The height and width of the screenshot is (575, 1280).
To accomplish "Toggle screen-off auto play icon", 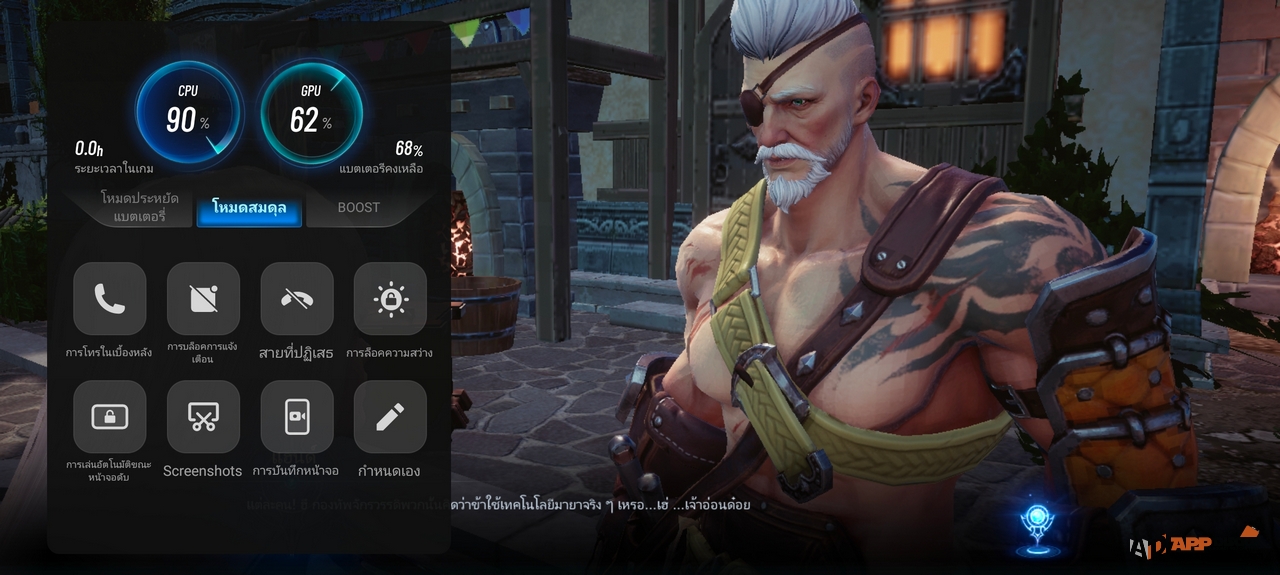I will tap(110, 417).
